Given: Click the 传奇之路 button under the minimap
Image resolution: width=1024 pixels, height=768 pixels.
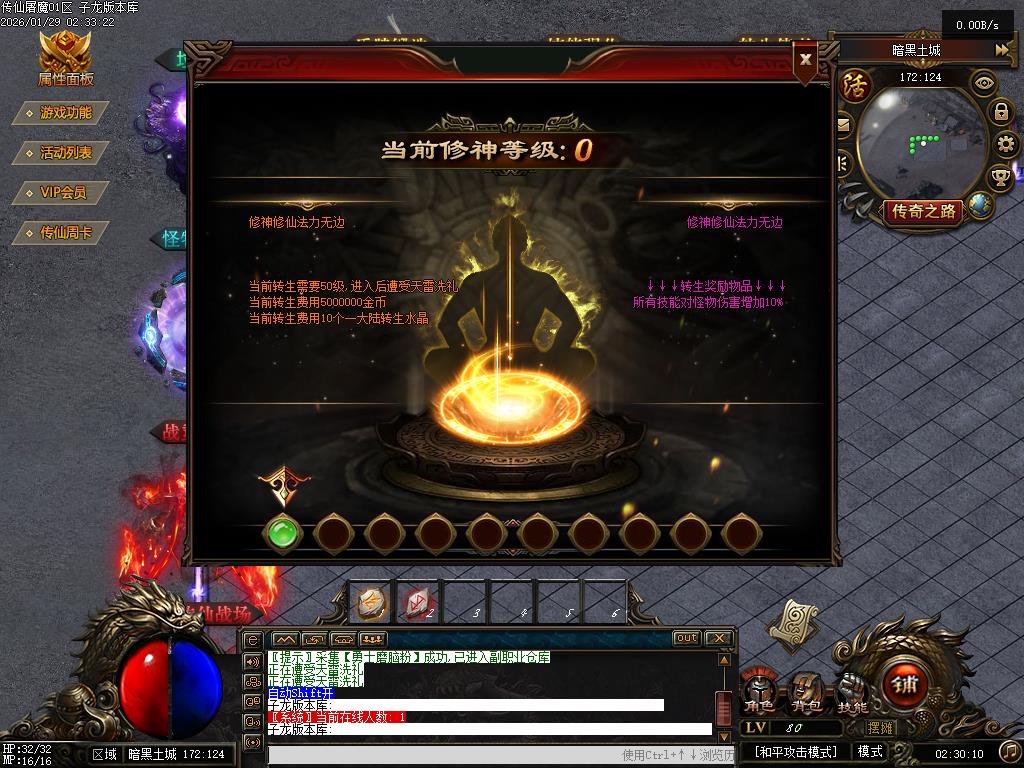Looking at the screenshot, I should 924,211.
